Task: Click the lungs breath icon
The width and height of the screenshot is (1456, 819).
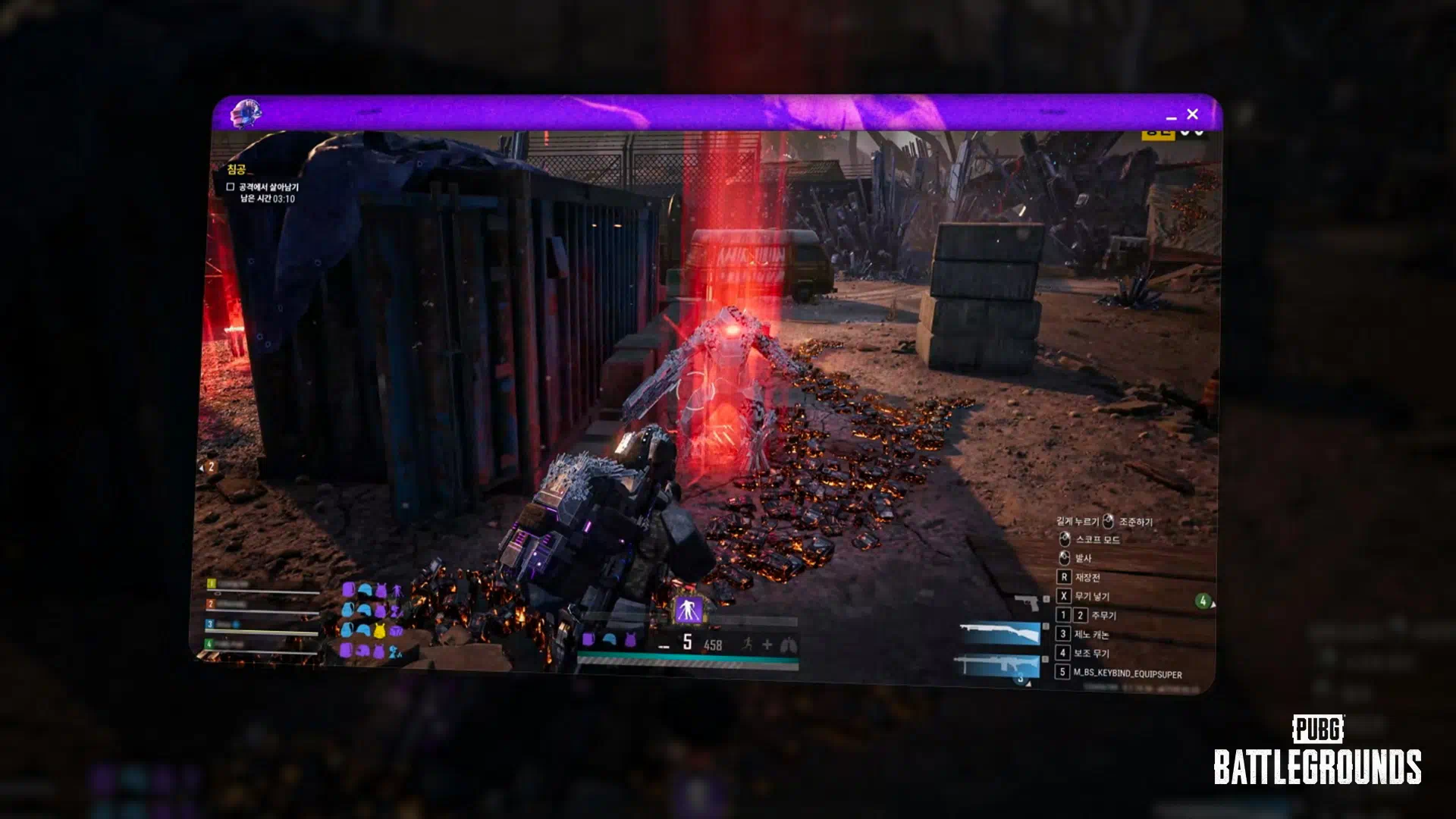Action: click(788, 645)
